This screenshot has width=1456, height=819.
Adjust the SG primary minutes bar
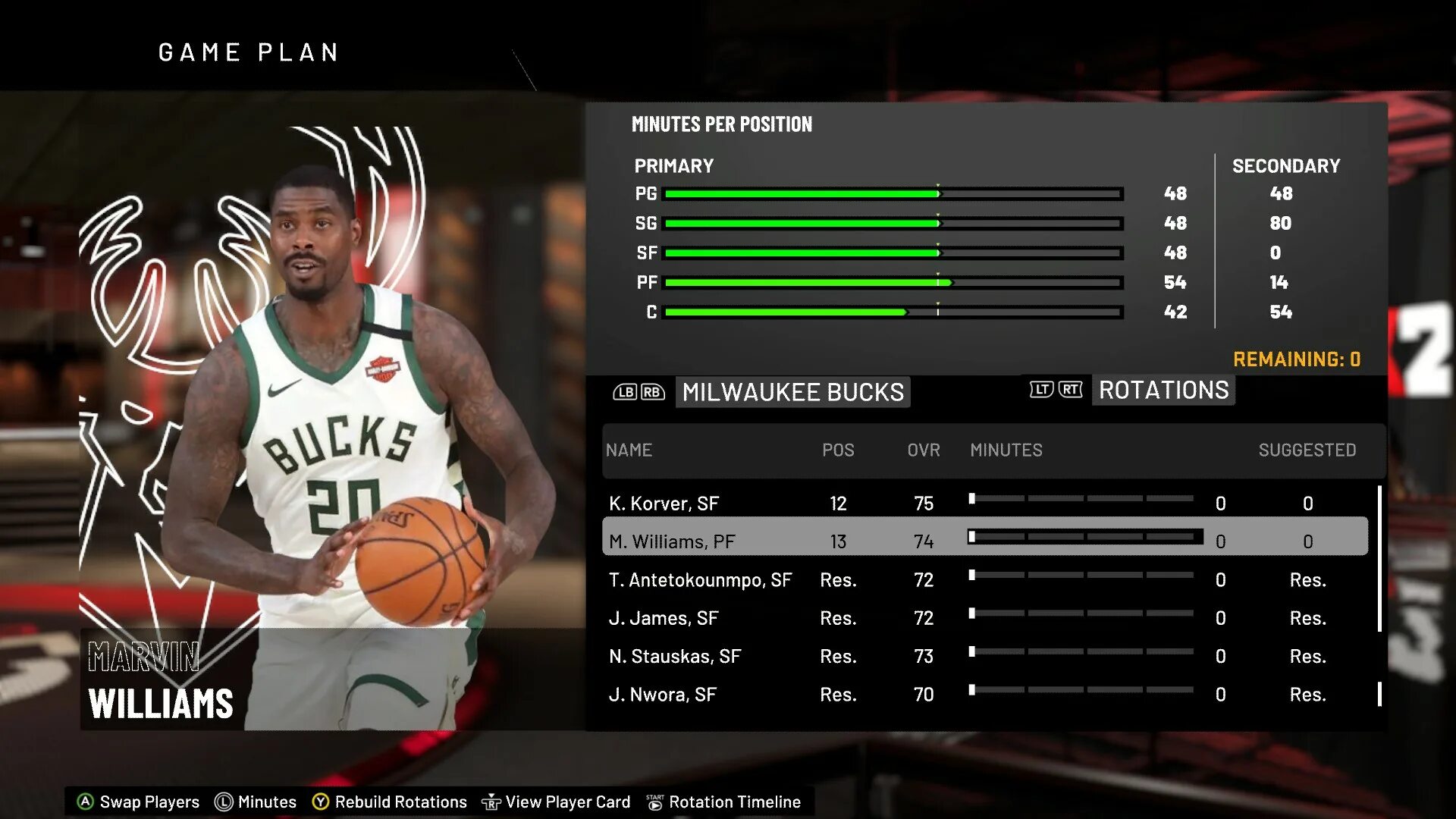tap(893, 224)
